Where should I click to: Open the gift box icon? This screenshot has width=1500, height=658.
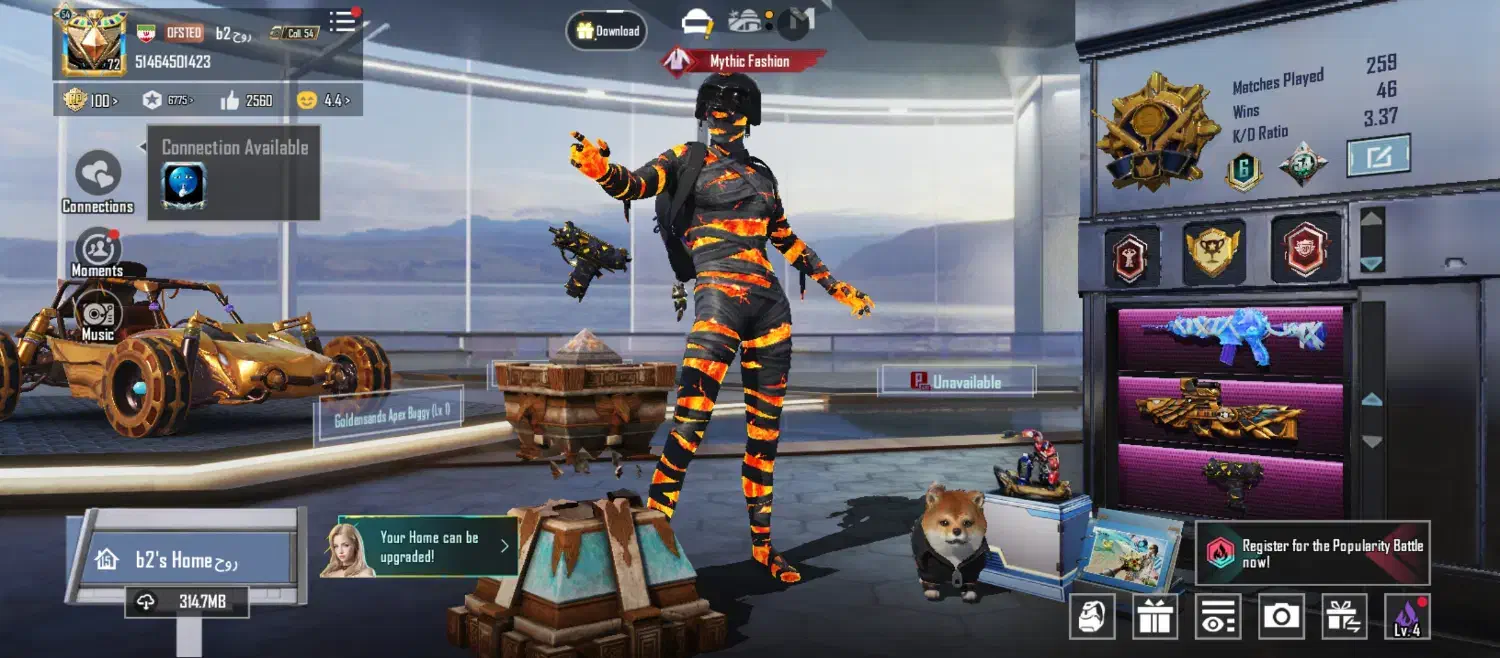coord(1155,616)
